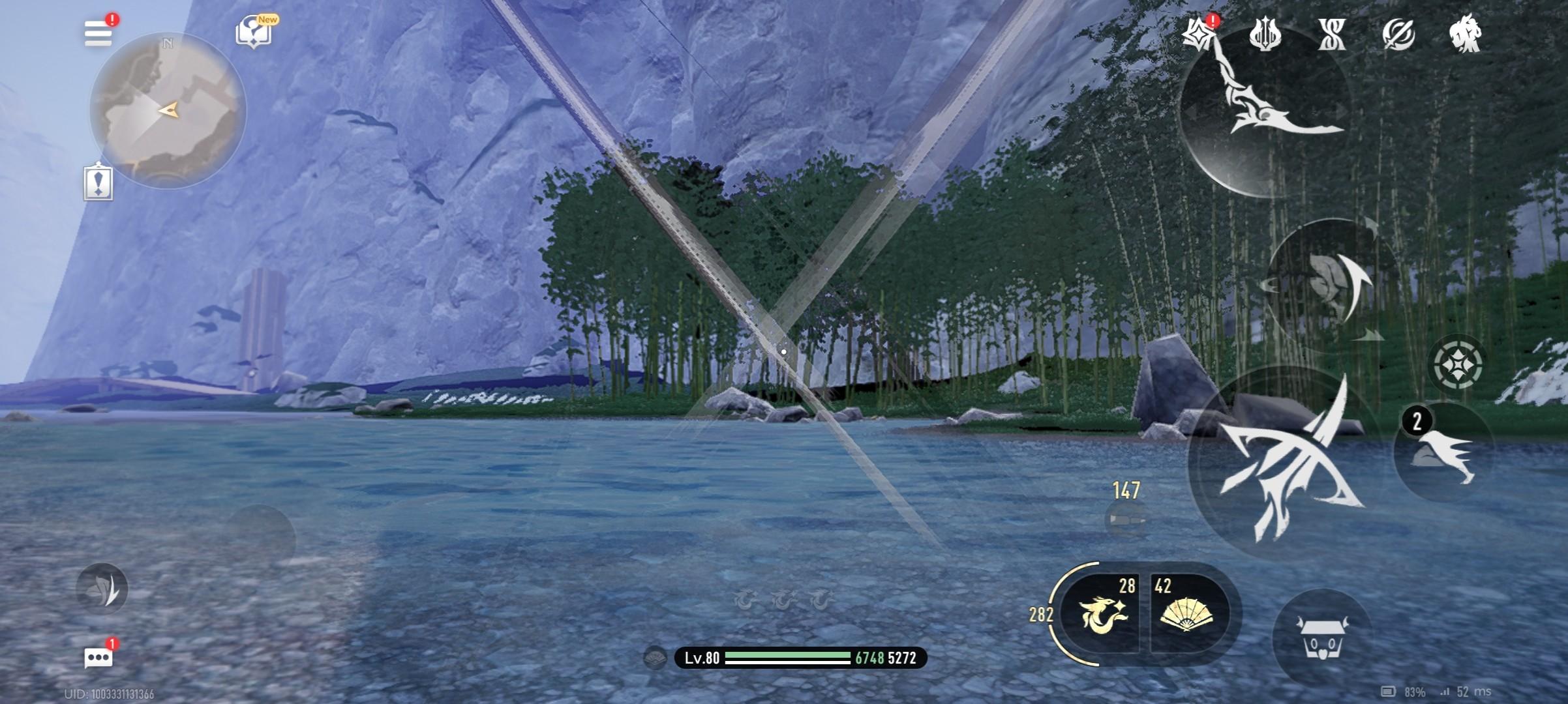Open the hourglass-shaped menu icon
The image size is (1568, 704).
tap(1331, 34)
